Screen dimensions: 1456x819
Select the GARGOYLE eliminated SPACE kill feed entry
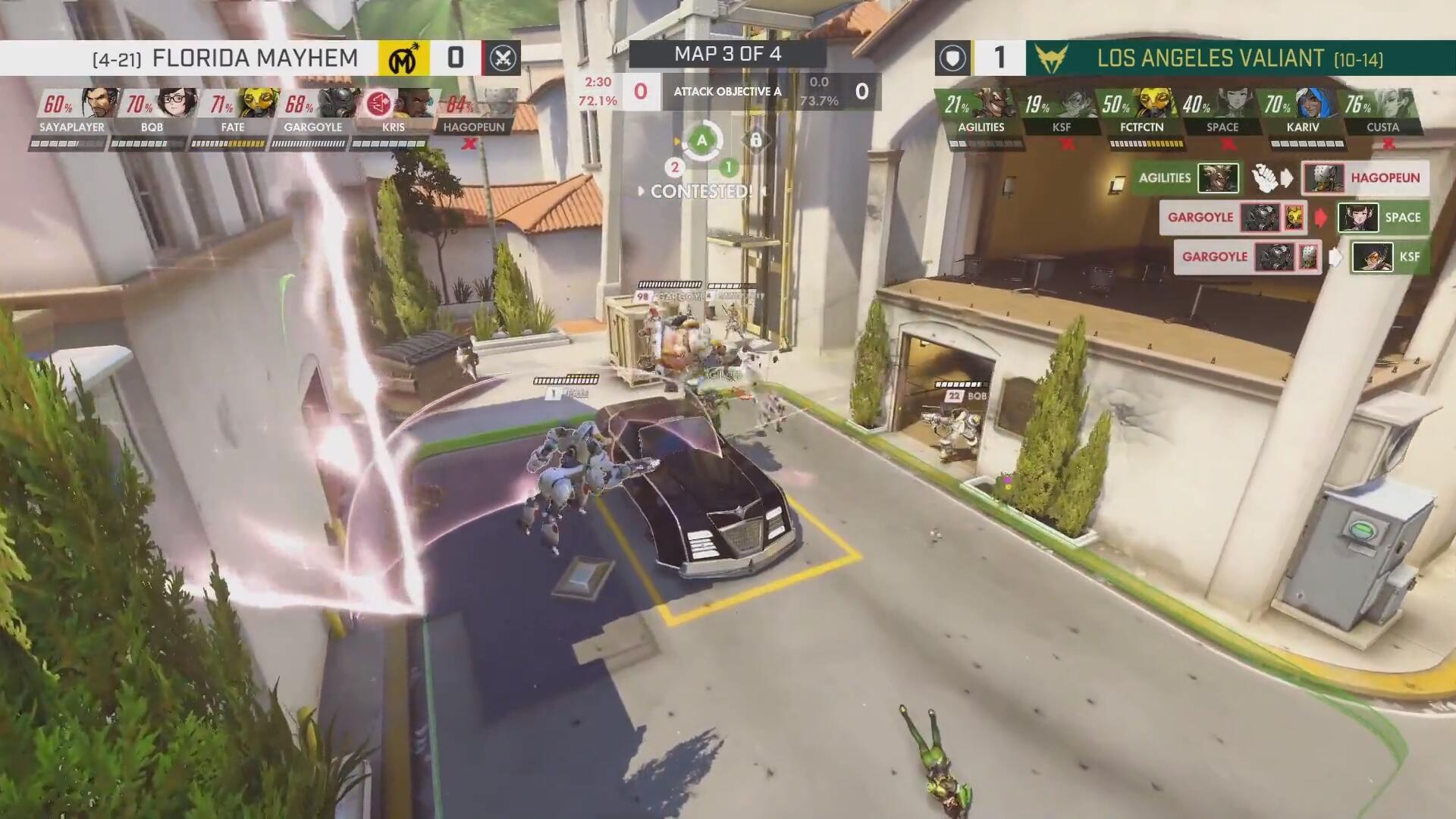click(1294, 218)
